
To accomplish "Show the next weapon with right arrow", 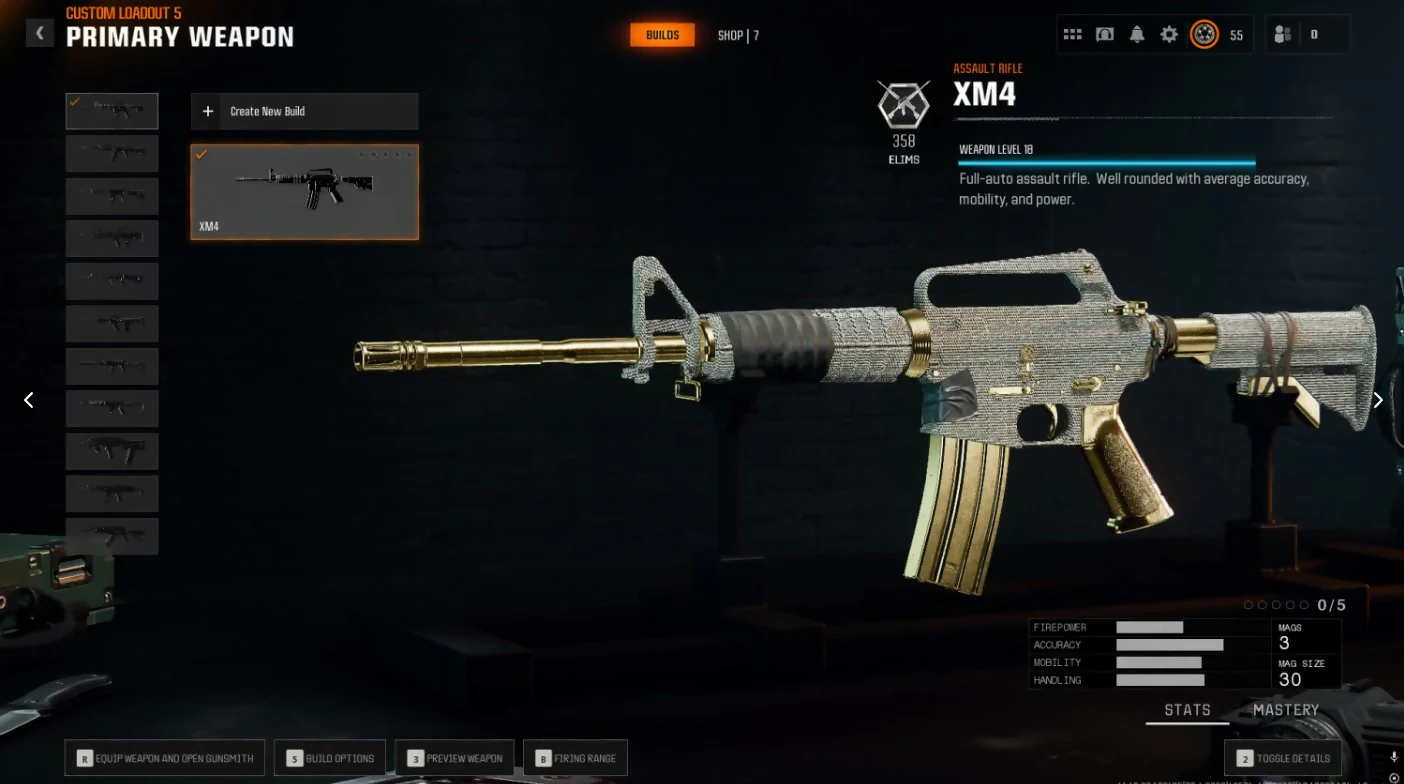I will (1377, 400).
